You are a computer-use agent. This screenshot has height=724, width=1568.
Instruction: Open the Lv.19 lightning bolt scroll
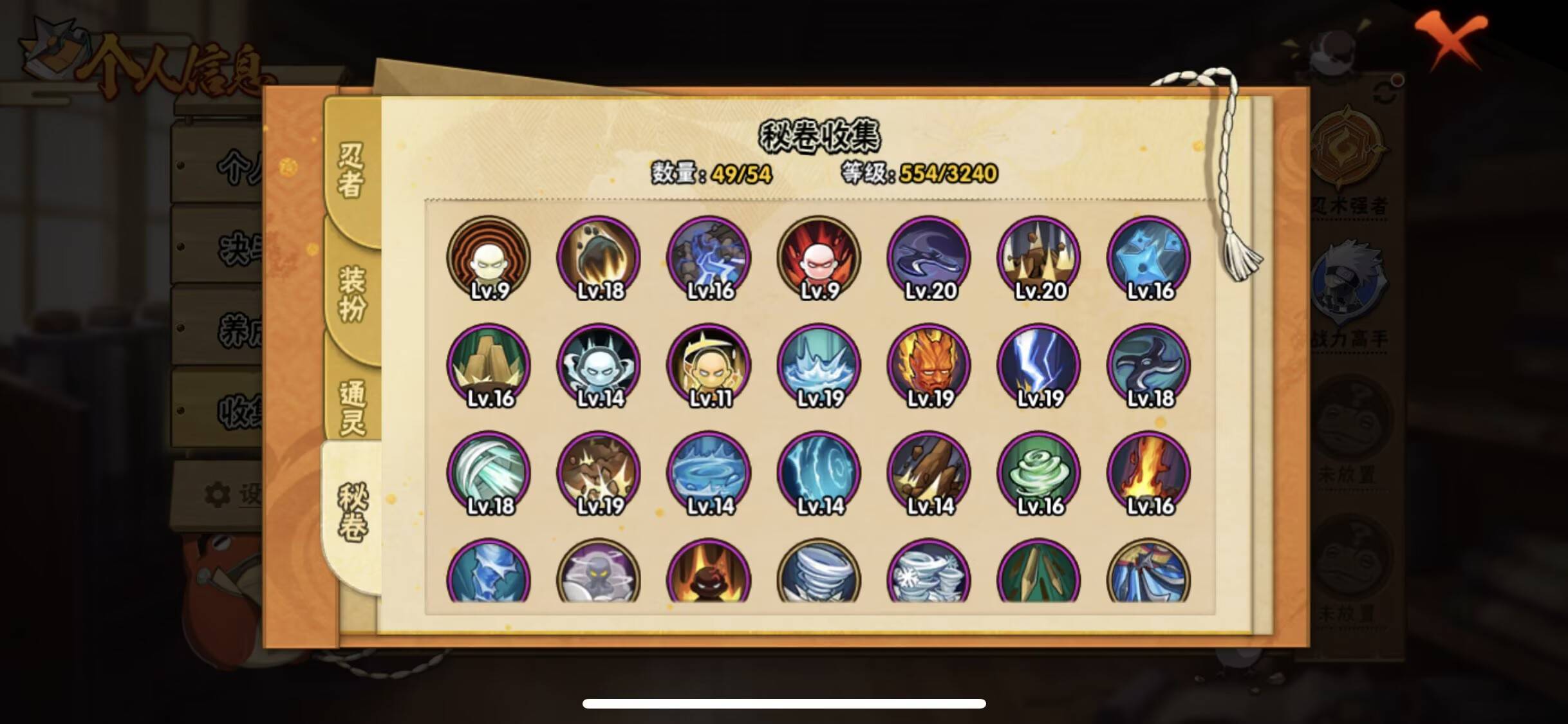1039,365
